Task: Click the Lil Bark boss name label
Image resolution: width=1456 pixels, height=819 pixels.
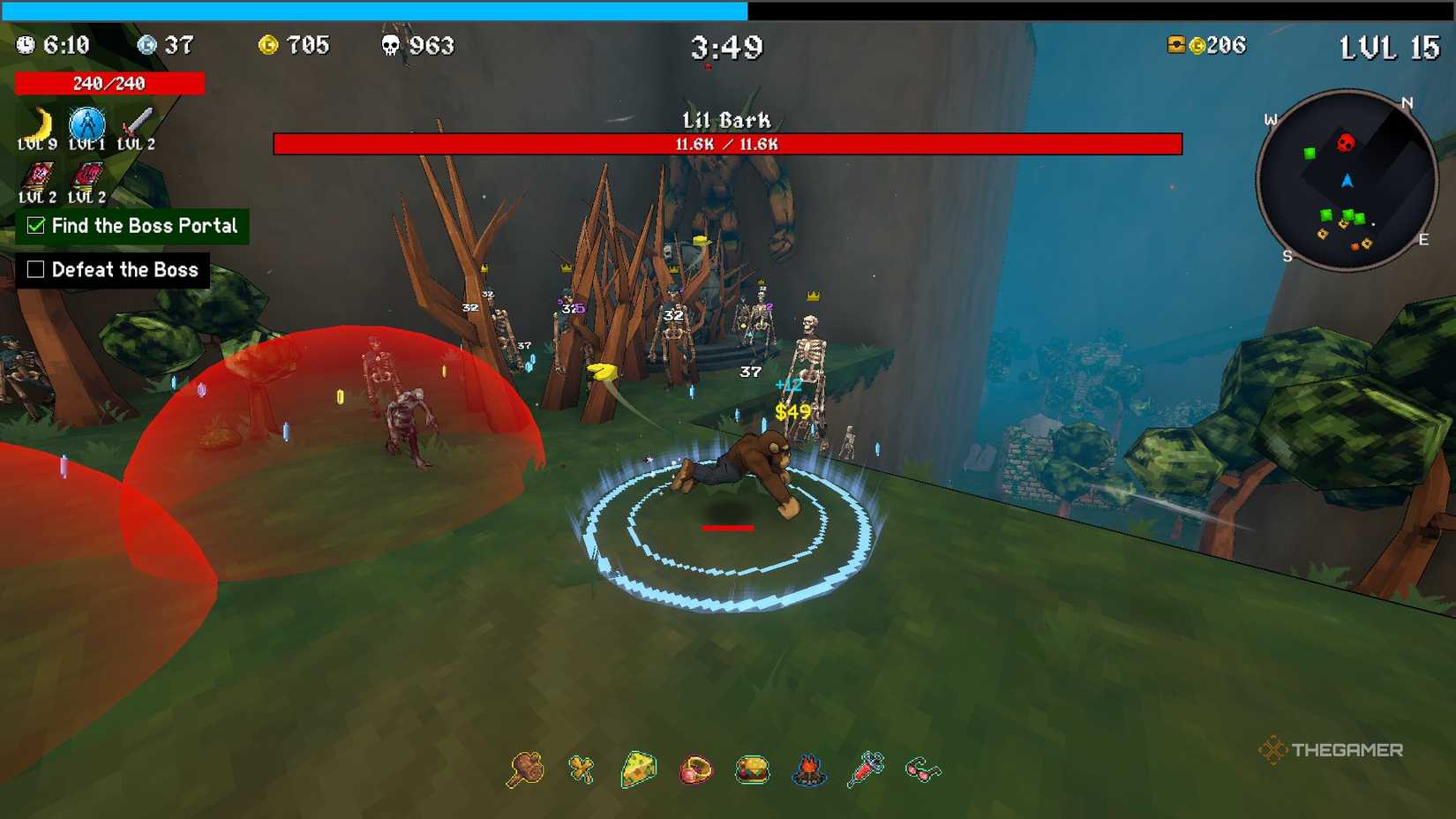Action: [x=727, y=119]
